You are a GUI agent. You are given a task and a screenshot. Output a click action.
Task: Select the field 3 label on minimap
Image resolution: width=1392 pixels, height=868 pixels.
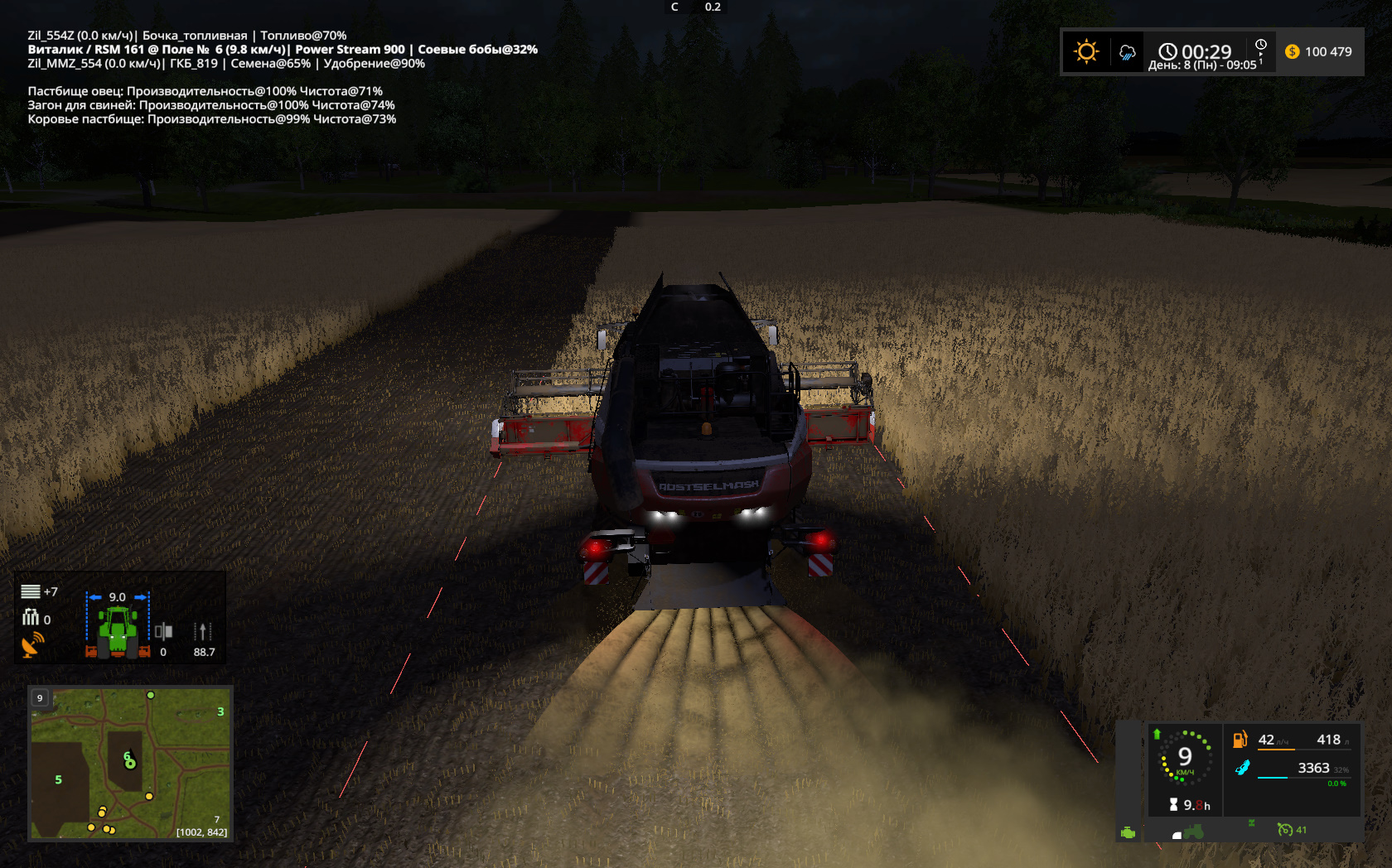[220, 711]
